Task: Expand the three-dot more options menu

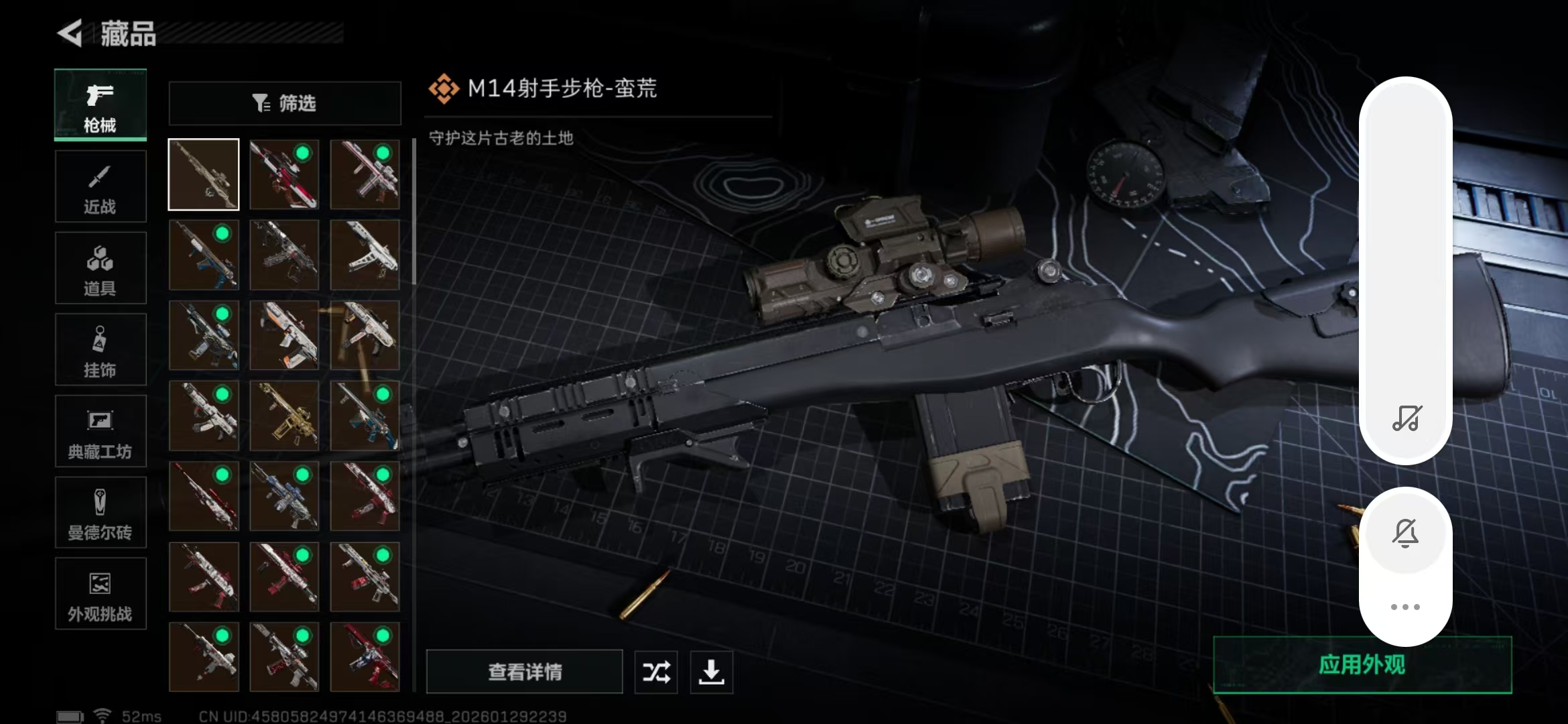Action: point(1406,607)
